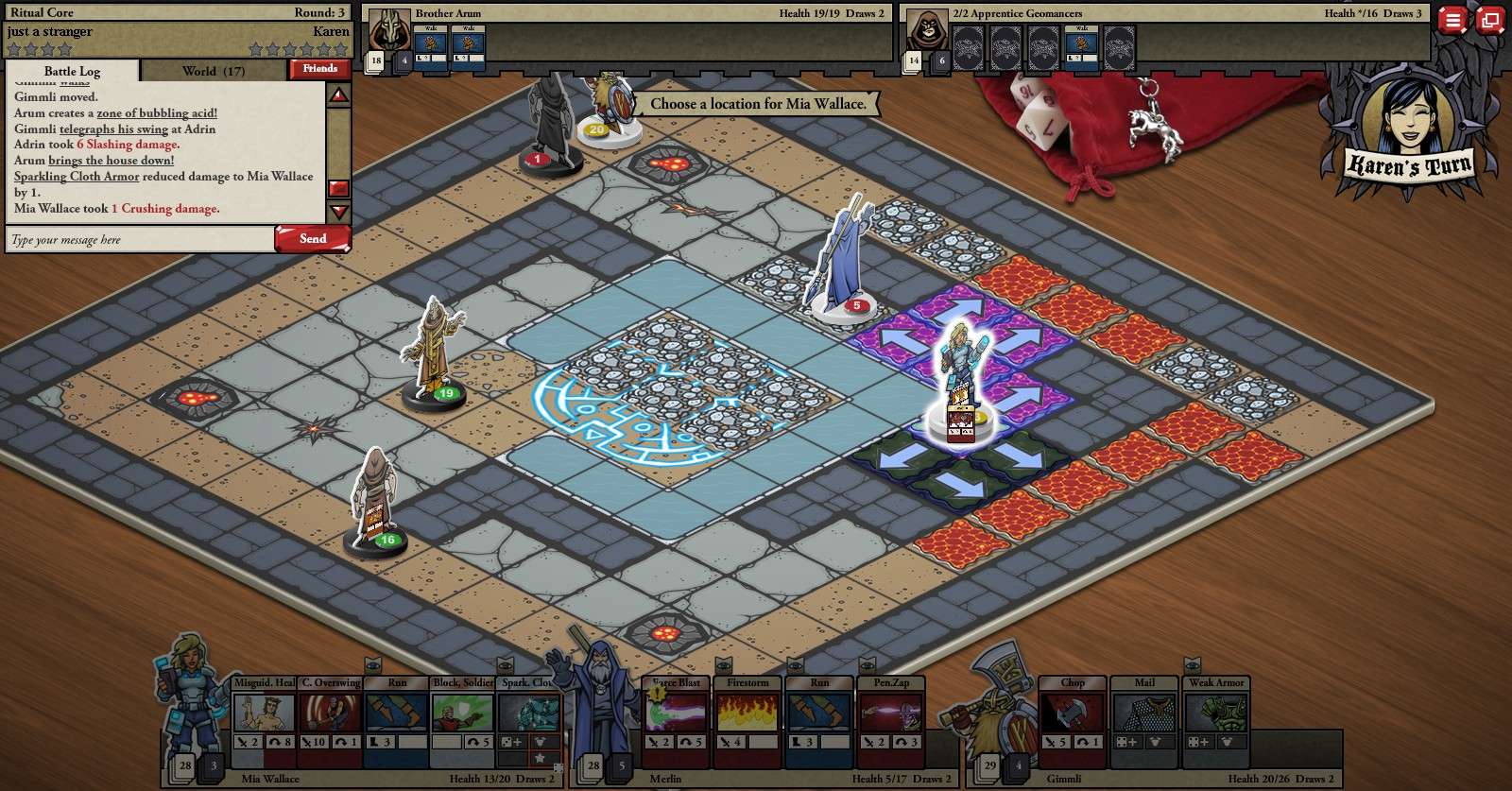Click the battle log scroll-up arrow
Screen dimensions: 1512x791
pos(338,95)
